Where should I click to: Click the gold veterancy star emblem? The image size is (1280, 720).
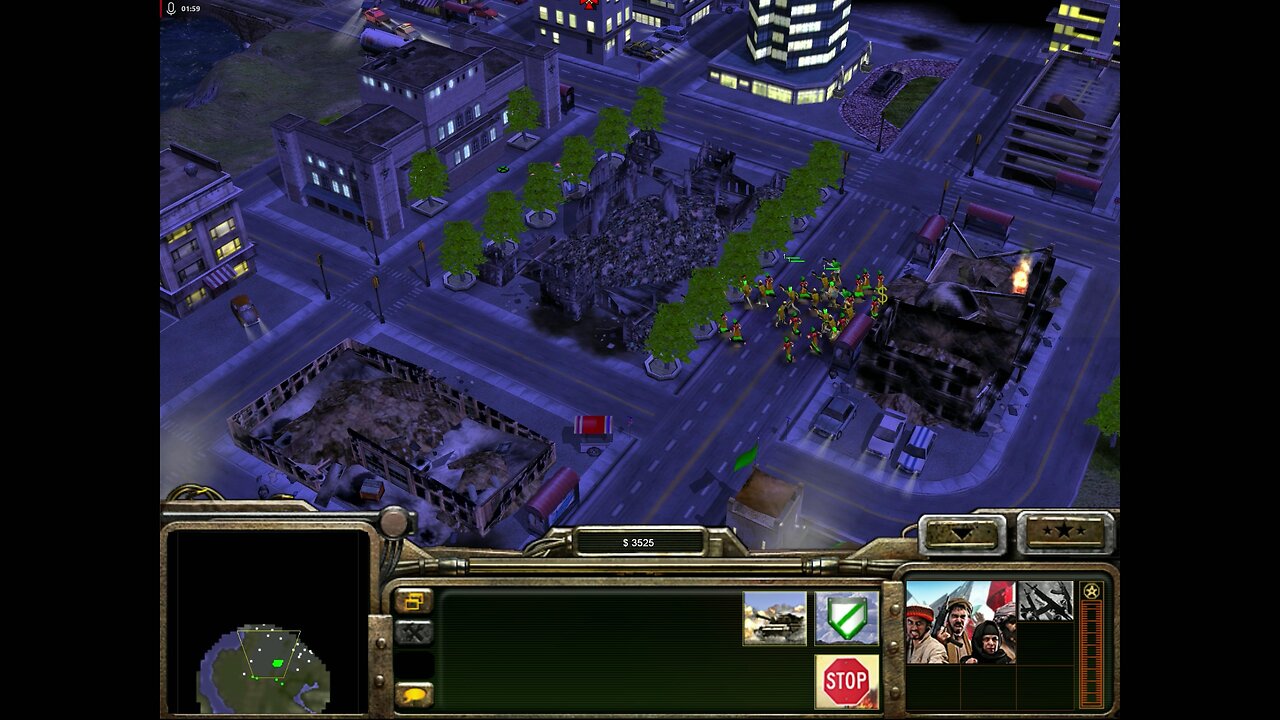(1091, 590)
